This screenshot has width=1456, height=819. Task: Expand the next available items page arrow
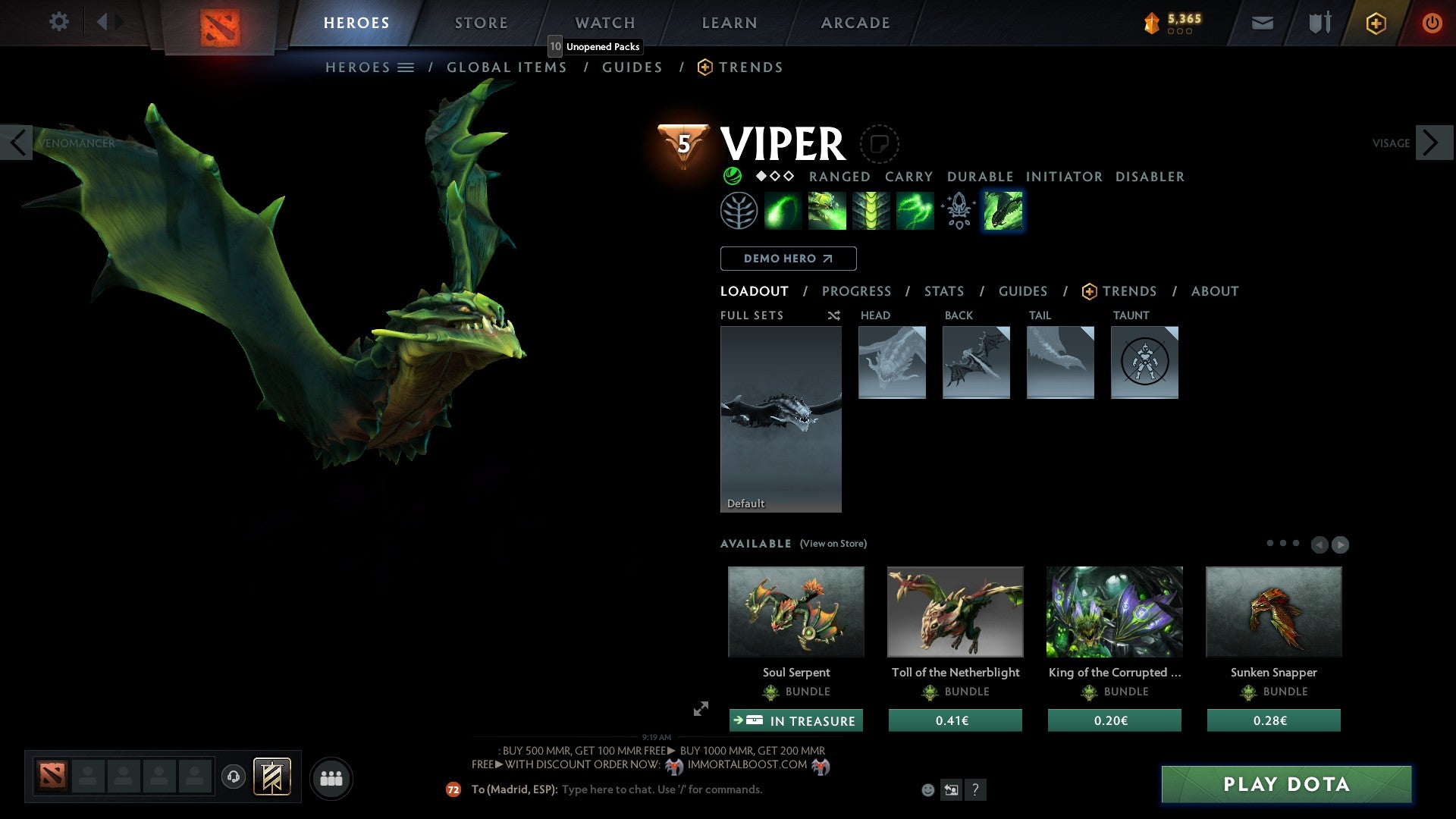tap(1339, 544)
